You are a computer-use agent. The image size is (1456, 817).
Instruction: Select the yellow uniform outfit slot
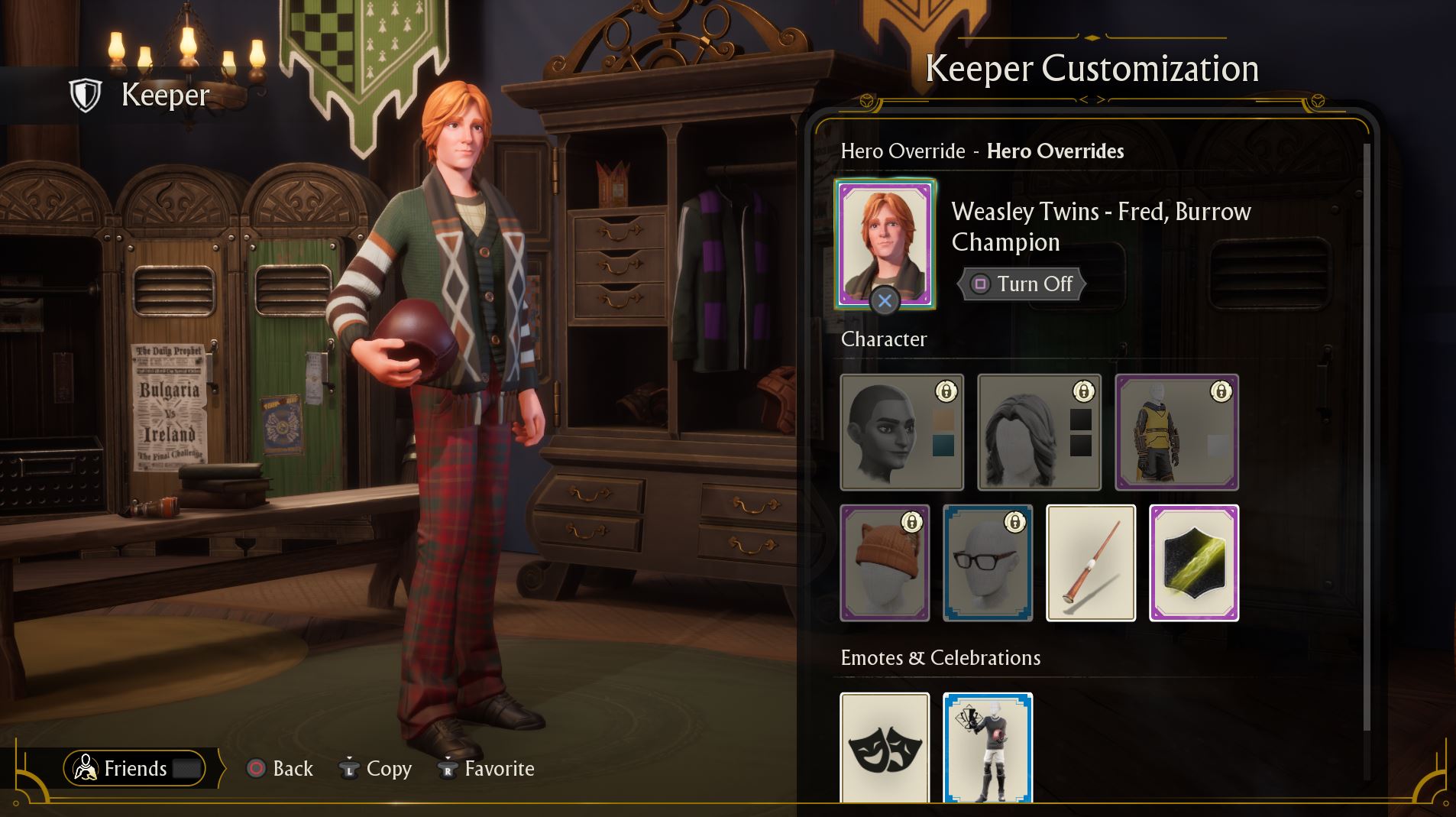(x=1176, y=432)
